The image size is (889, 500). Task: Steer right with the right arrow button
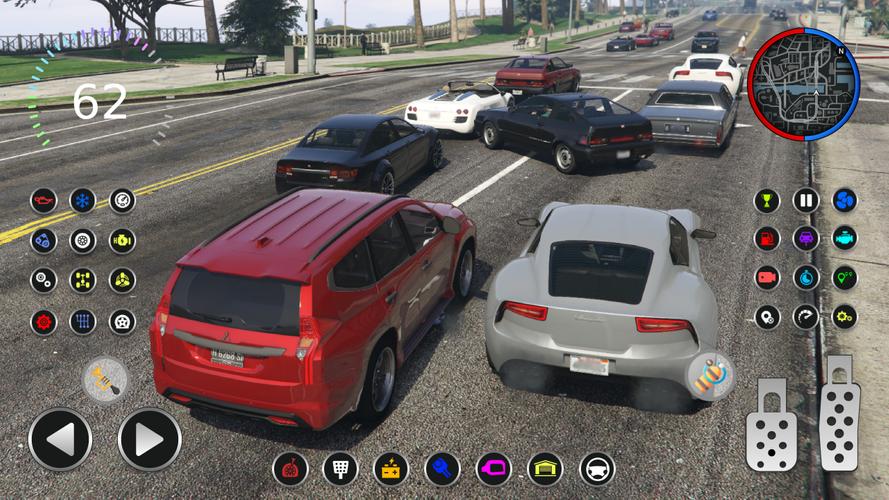pos(150,439)
